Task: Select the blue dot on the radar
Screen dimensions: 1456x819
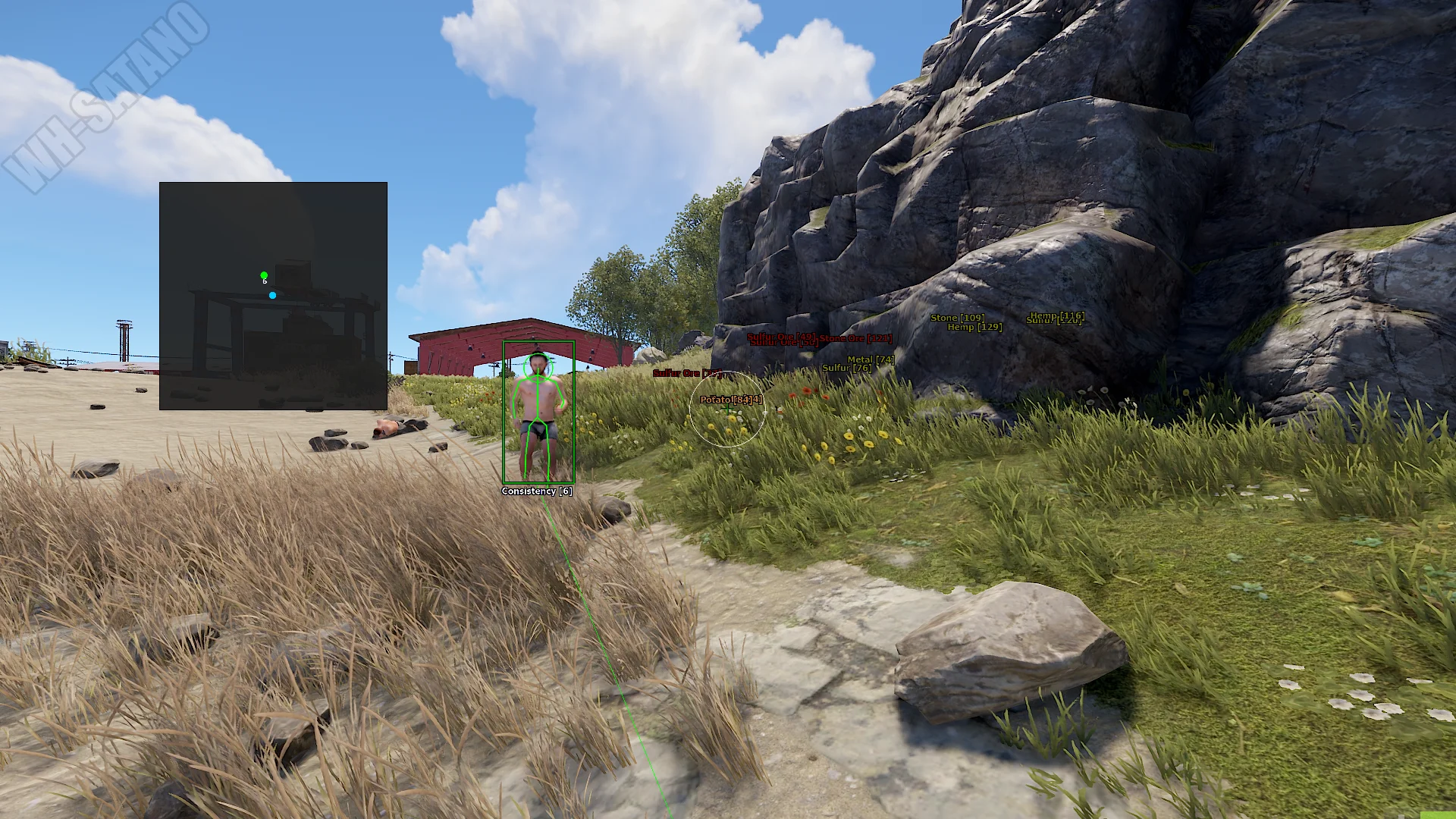Action: [272, 295]
